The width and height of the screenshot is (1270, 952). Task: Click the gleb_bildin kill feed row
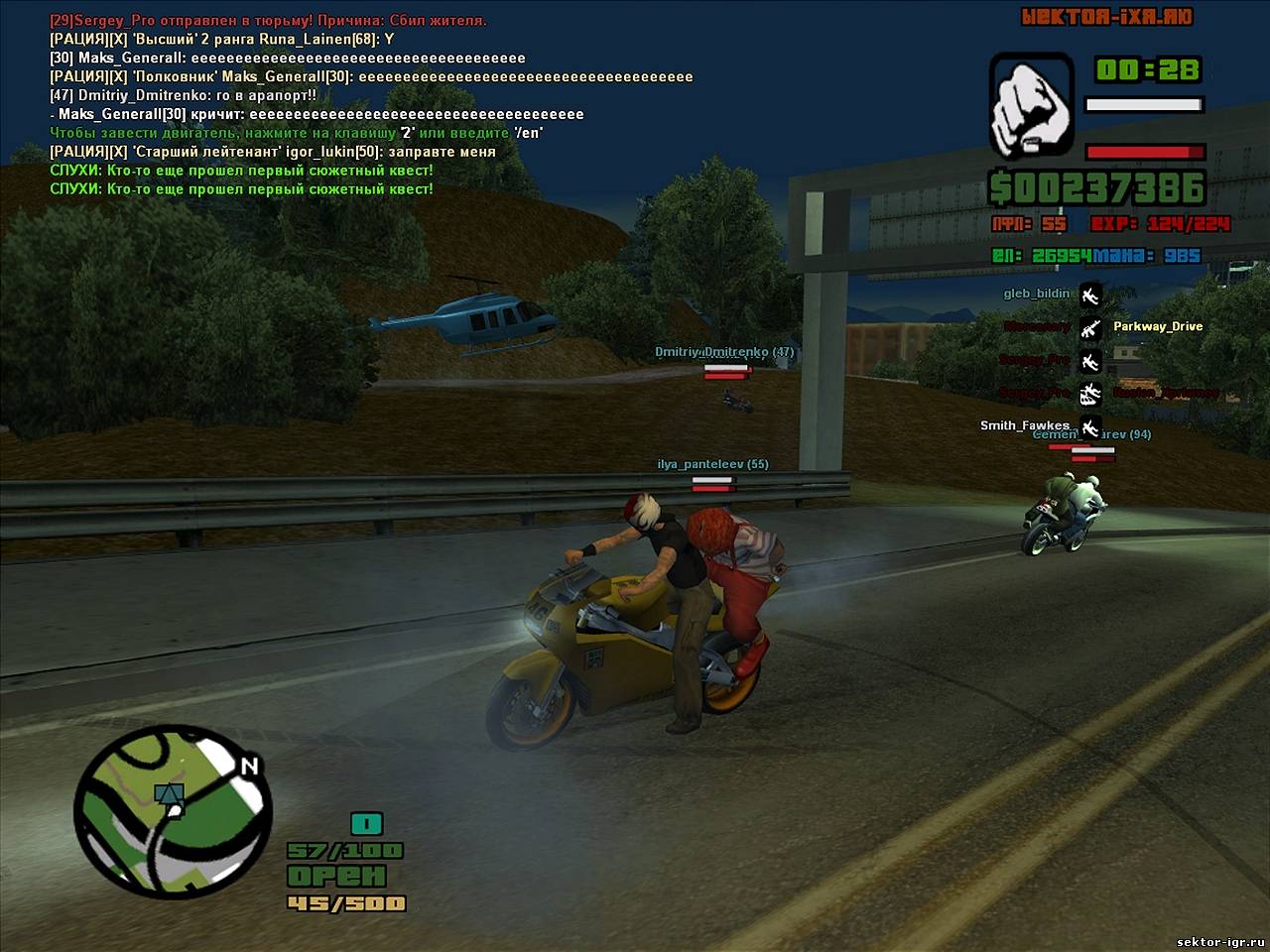pyautogui.click(x=1037, y=294)
